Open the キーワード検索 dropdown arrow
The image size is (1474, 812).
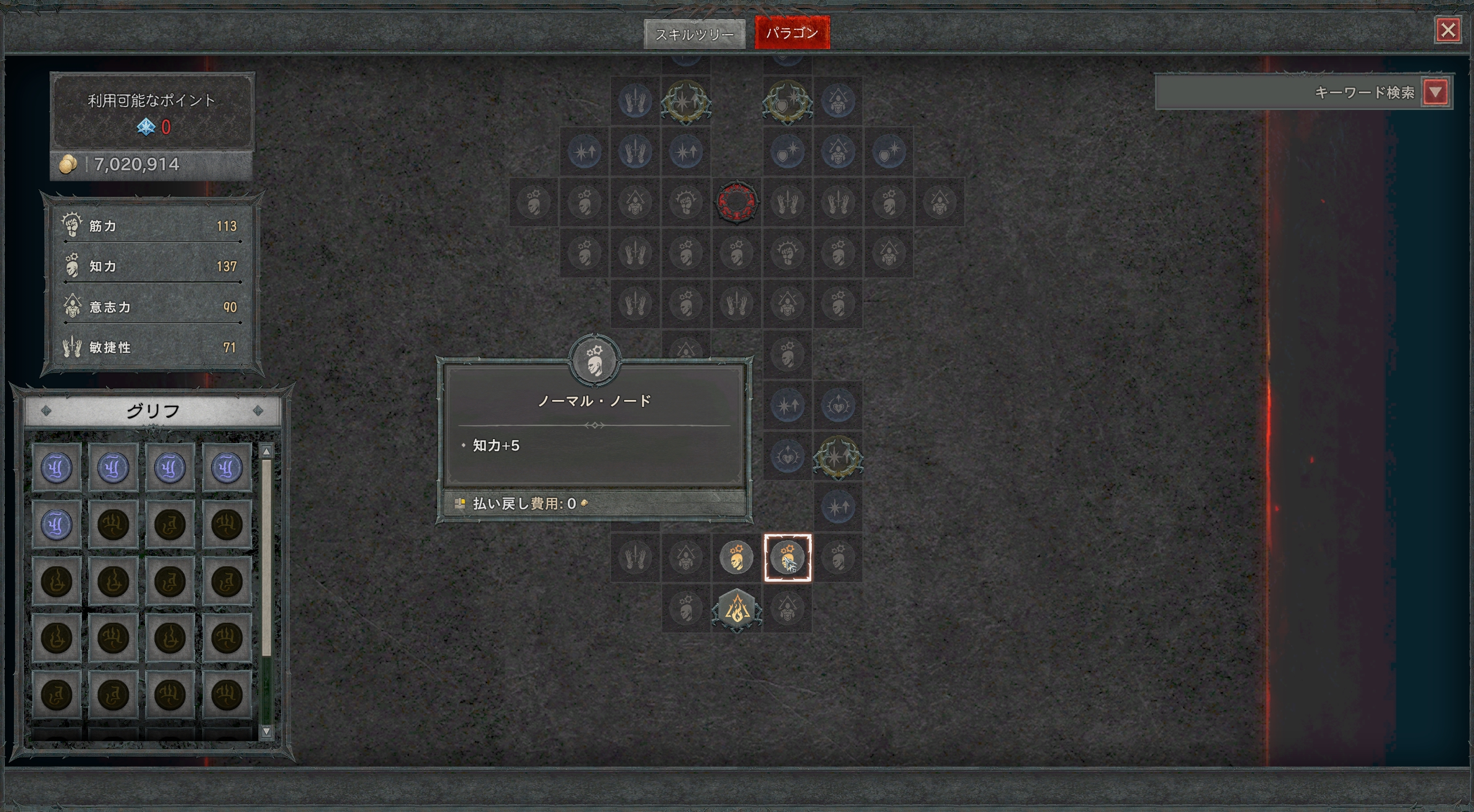click(x=1435, y=92)
